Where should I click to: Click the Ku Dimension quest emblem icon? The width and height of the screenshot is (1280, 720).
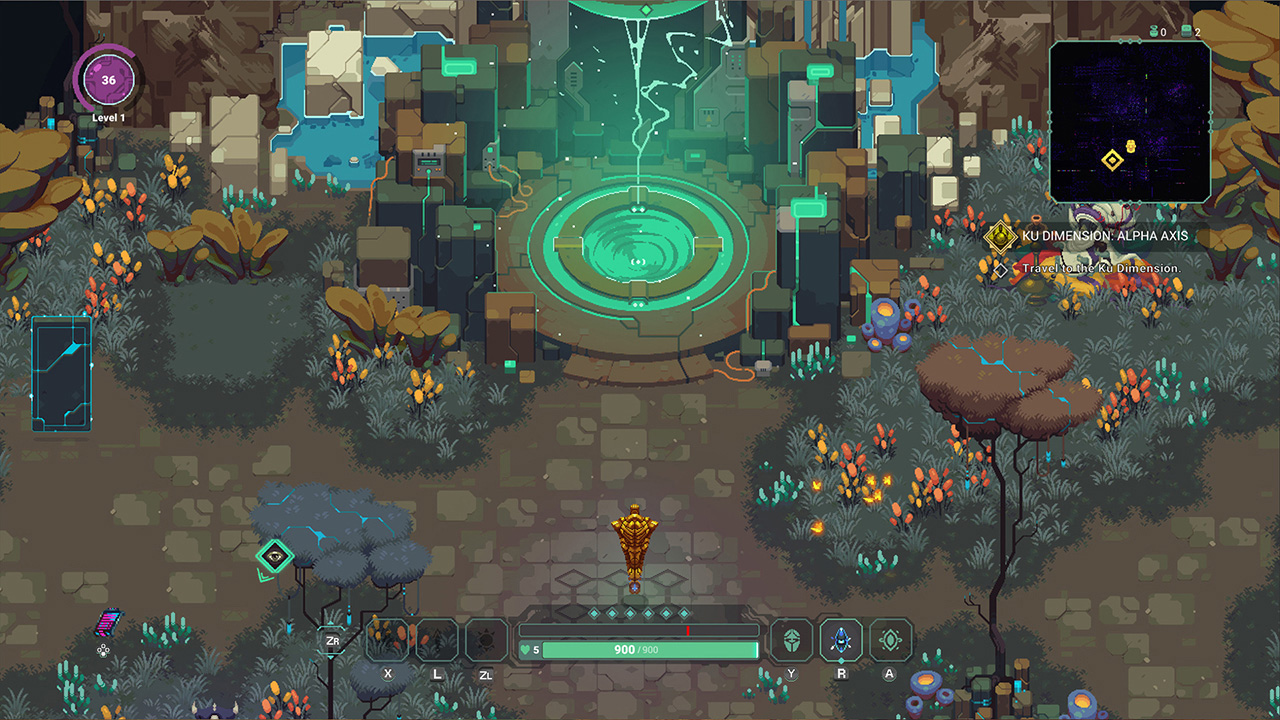999,236
